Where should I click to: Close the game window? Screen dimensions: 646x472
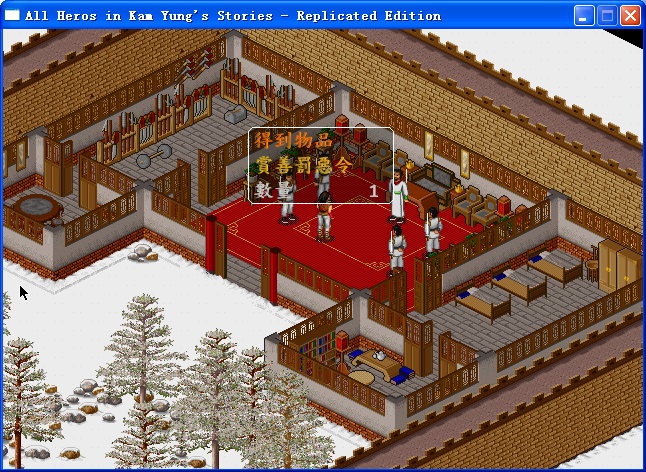coord(630,16)
